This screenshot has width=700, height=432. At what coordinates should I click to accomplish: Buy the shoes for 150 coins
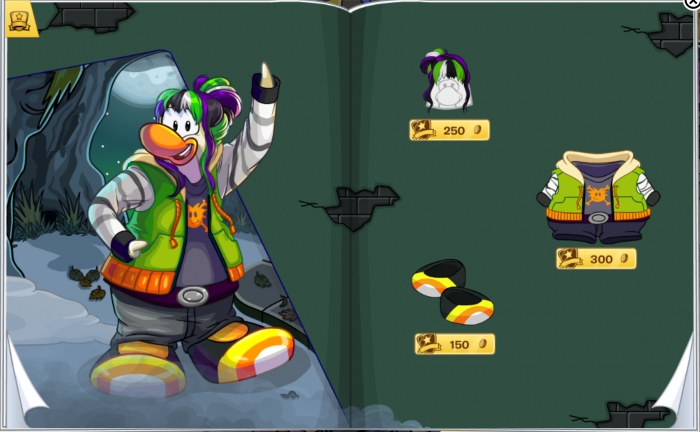pos(455,344)
